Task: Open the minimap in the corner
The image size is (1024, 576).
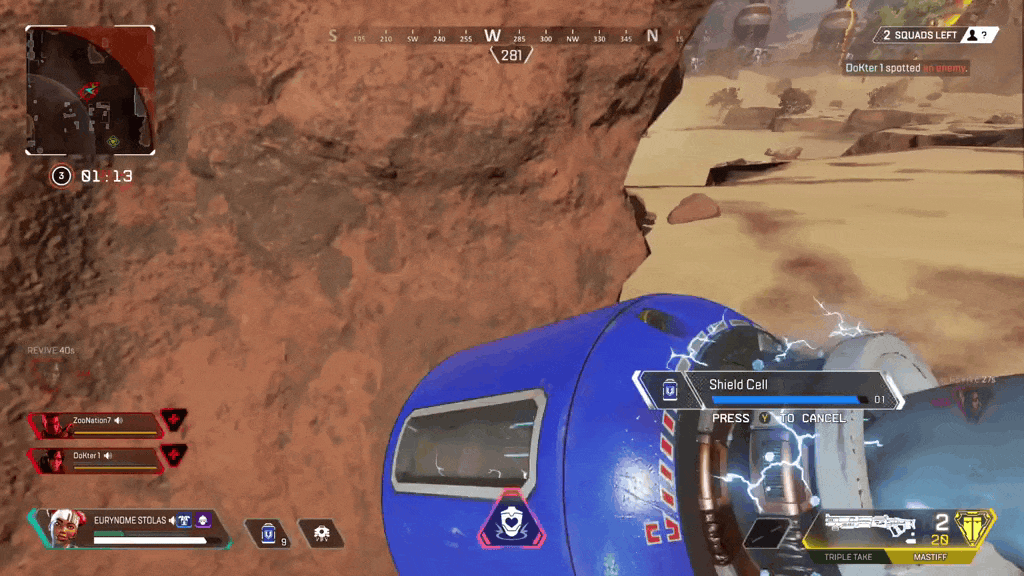Action: pyautogui.click(x=90, y=90)
